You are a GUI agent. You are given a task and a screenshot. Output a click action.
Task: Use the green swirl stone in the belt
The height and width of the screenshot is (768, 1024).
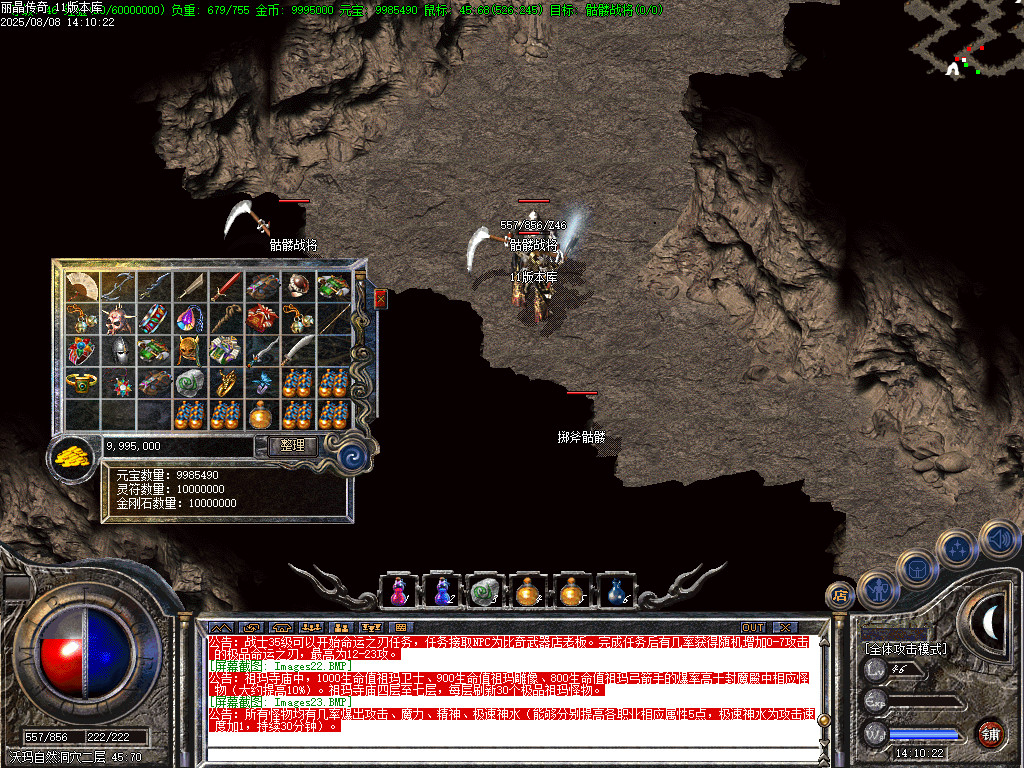[x=485, y=592]
